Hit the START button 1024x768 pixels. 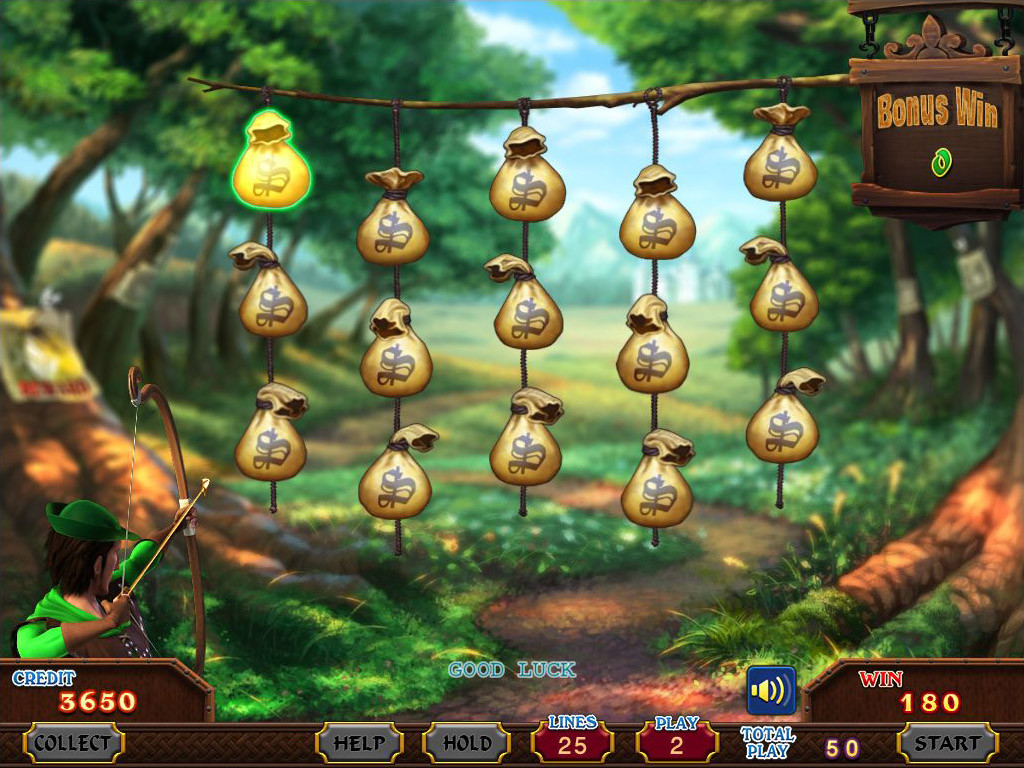coord(947,743)
